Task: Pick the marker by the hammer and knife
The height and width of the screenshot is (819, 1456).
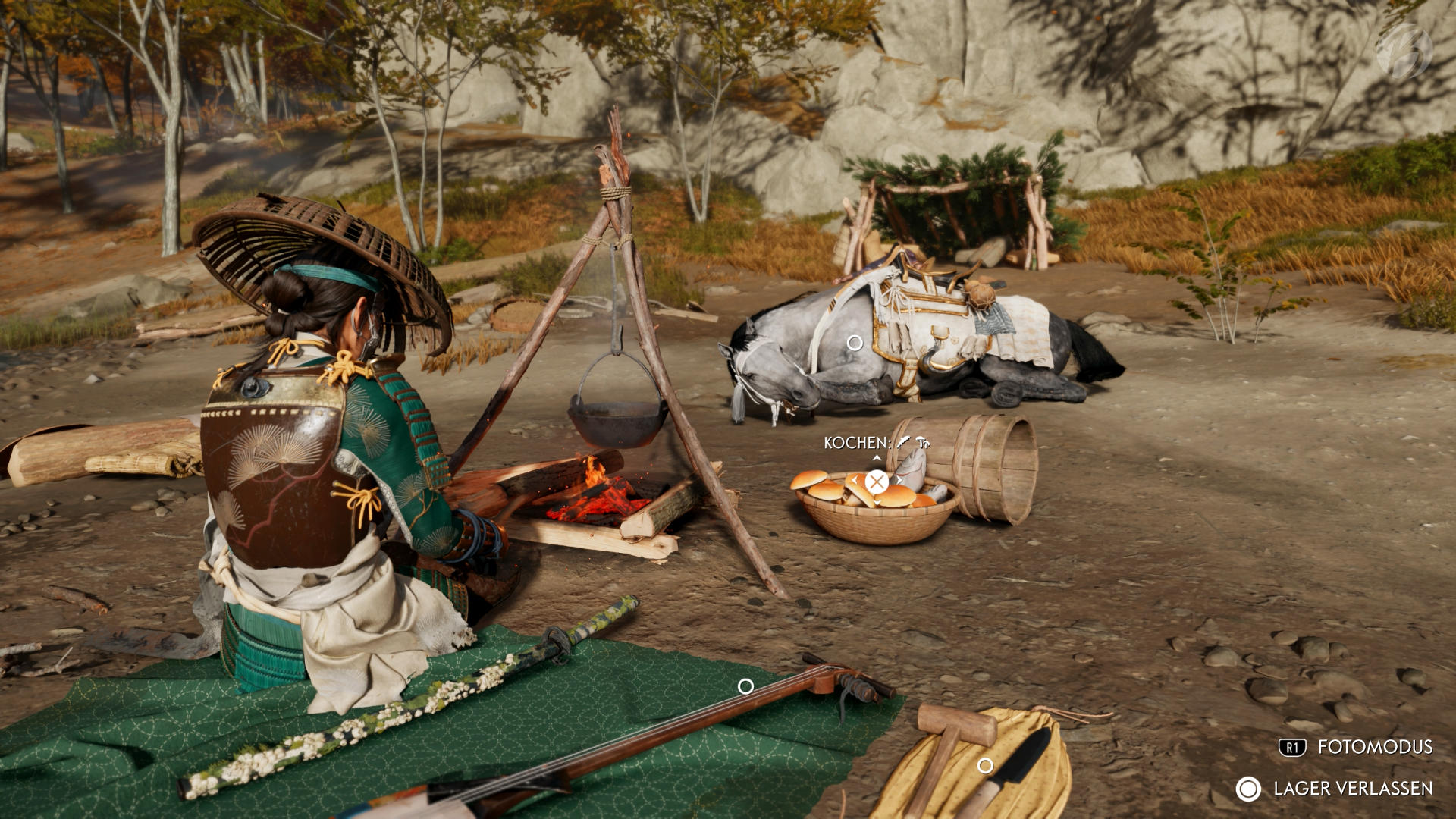Action: click(x=985, y=766)
